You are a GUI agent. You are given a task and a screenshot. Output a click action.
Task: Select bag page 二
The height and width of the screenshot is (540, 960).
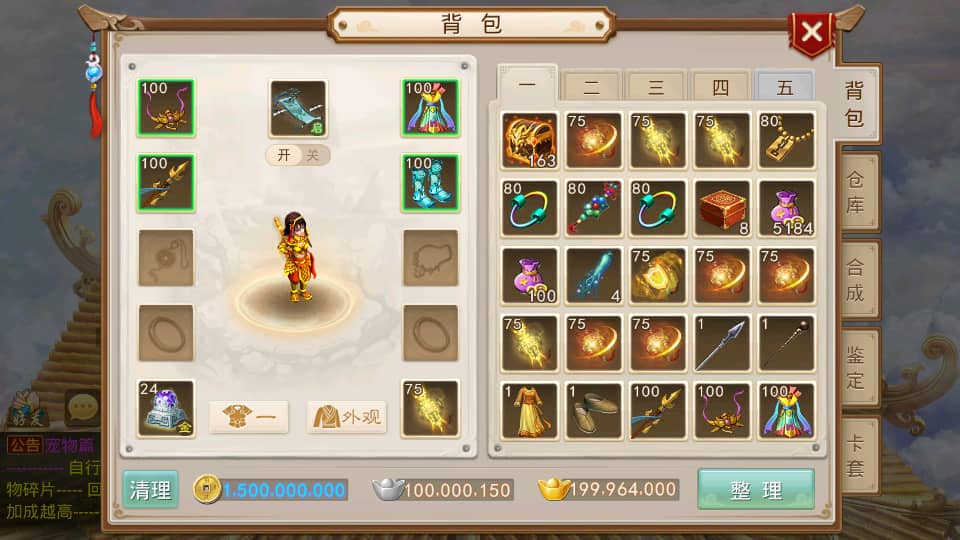pyautogui.click(x=592, y=87)
